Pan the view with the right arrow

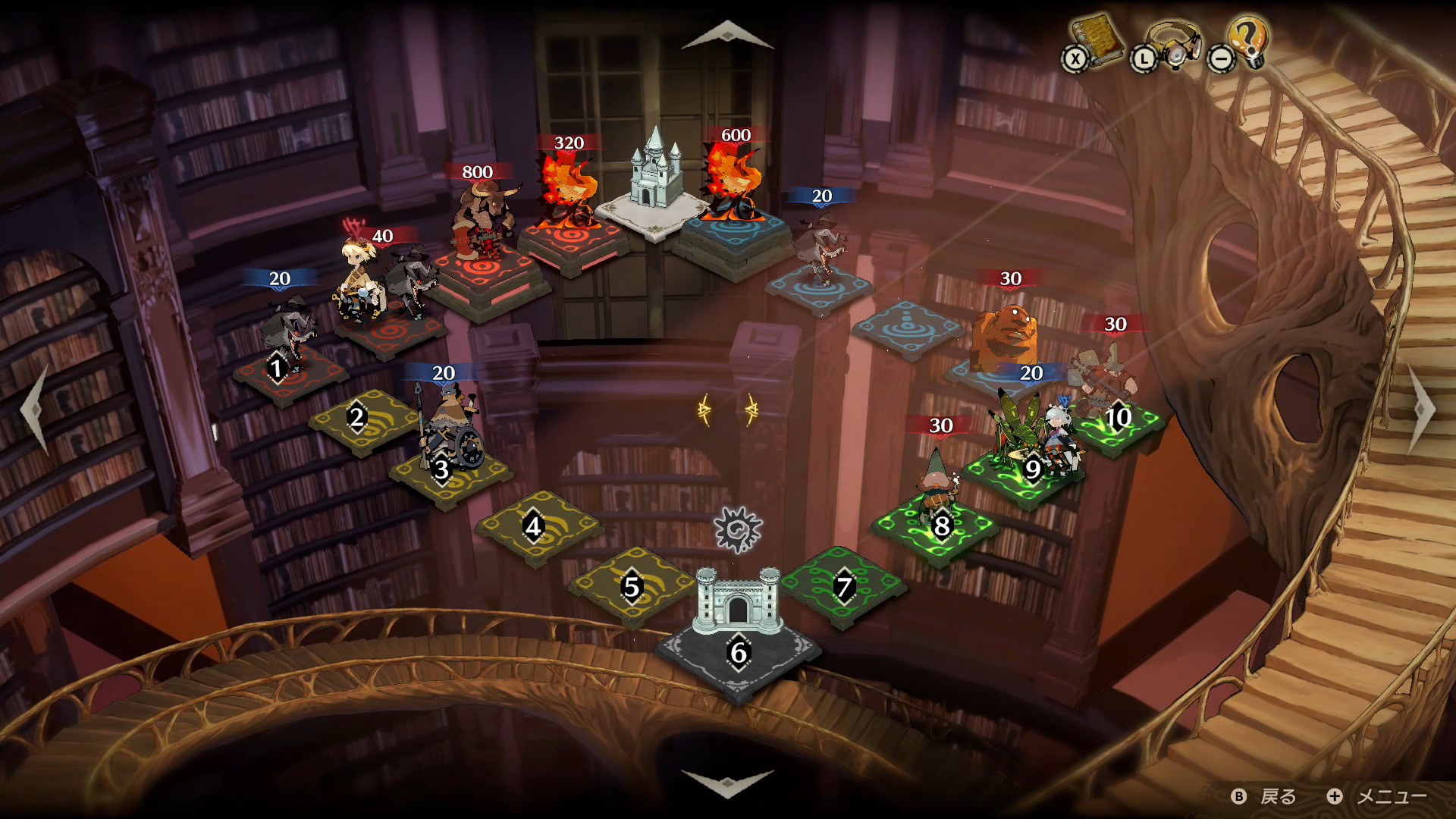1423,408
